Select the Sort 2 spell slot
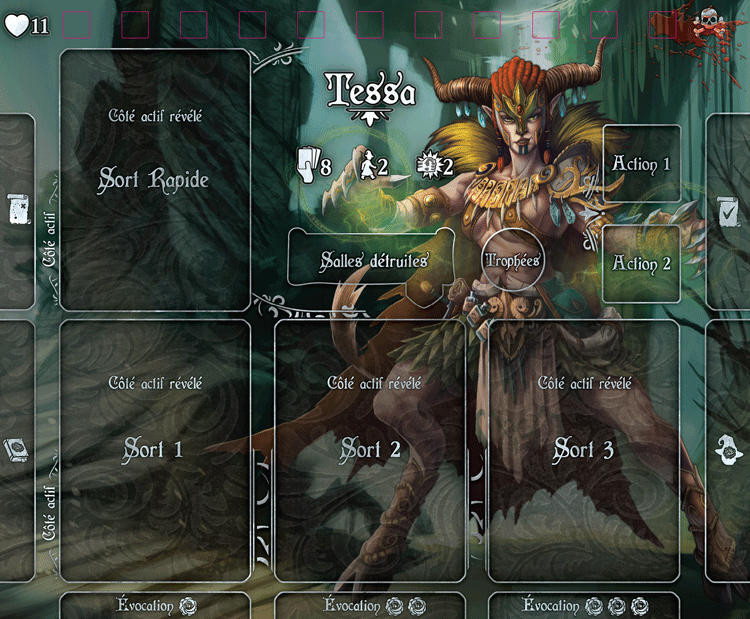 (x=370, y=450)
